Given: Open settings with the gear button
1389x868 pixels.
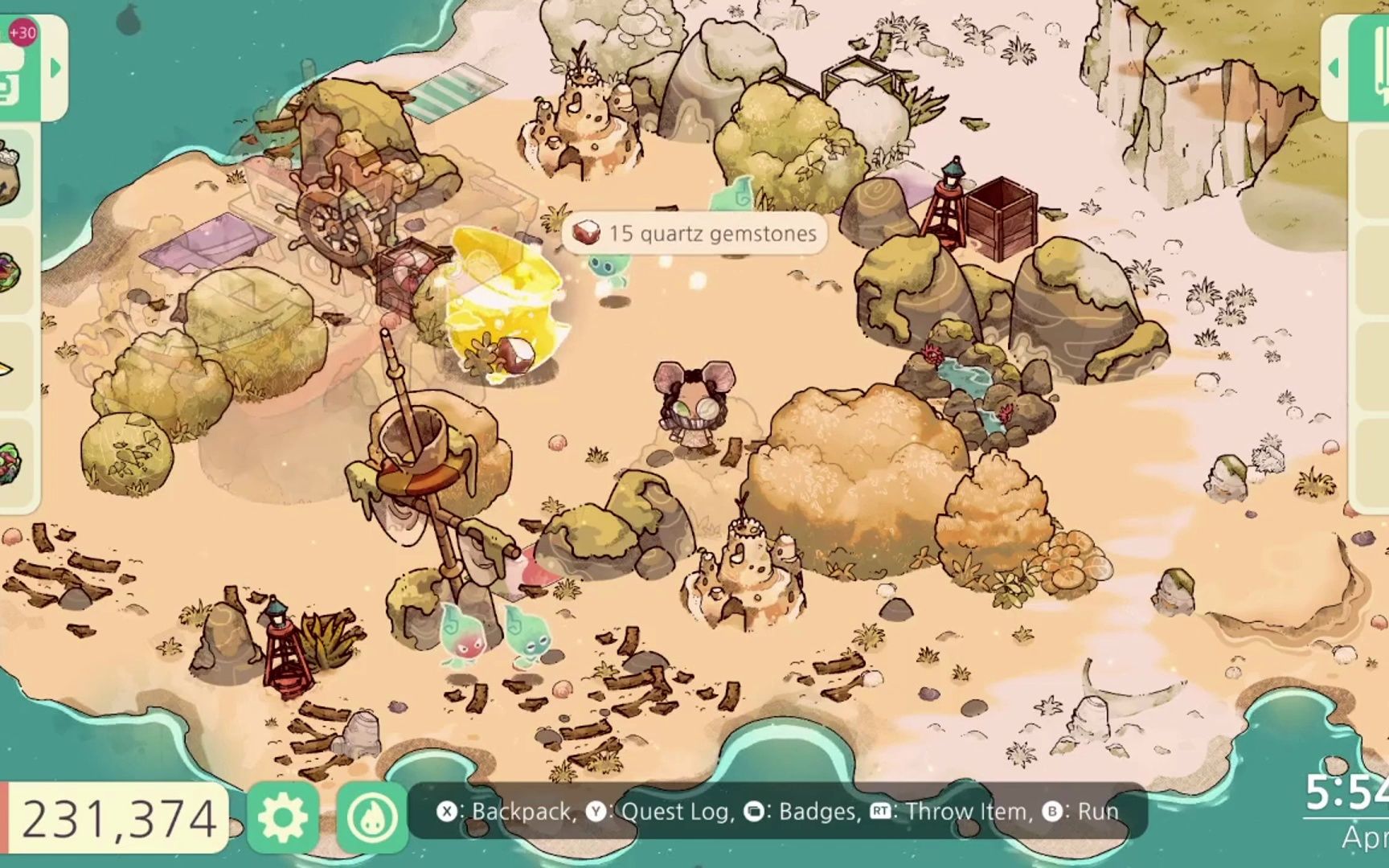Looking at the screenshot, I should click(282, 817).
